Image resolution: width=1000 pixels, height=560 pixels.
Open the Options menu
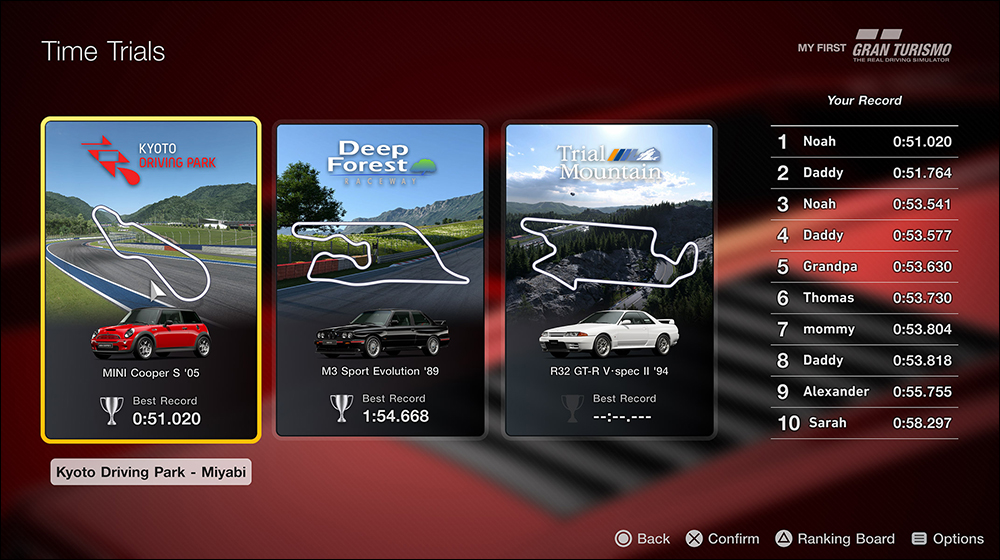coord(947,539)
